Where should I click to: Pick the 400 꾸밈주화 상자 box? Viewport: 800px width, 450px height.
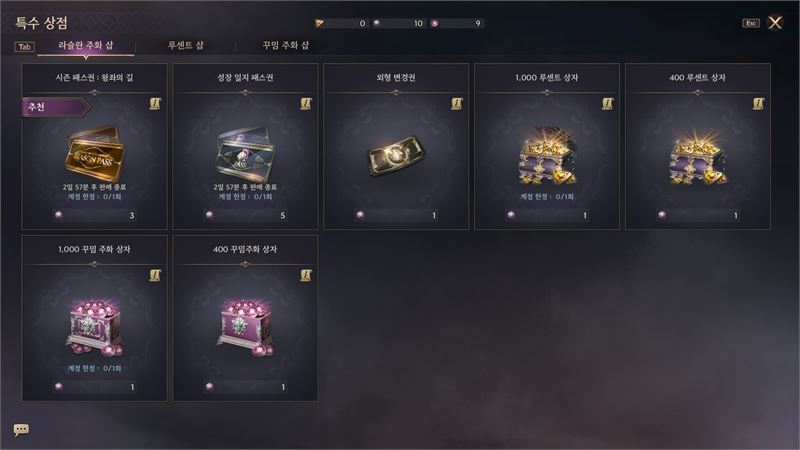[245, 322]
